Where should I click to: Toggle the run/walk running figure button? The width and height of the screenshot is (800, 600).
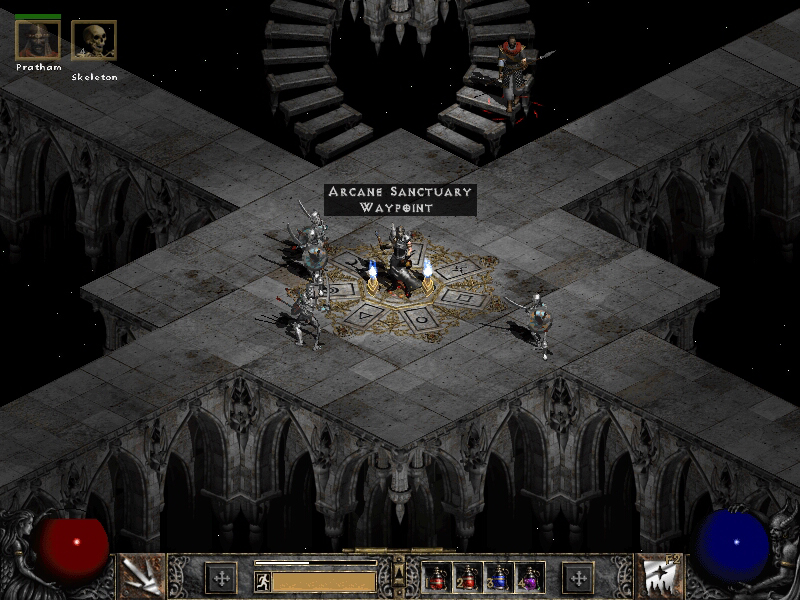pos(264,581)
